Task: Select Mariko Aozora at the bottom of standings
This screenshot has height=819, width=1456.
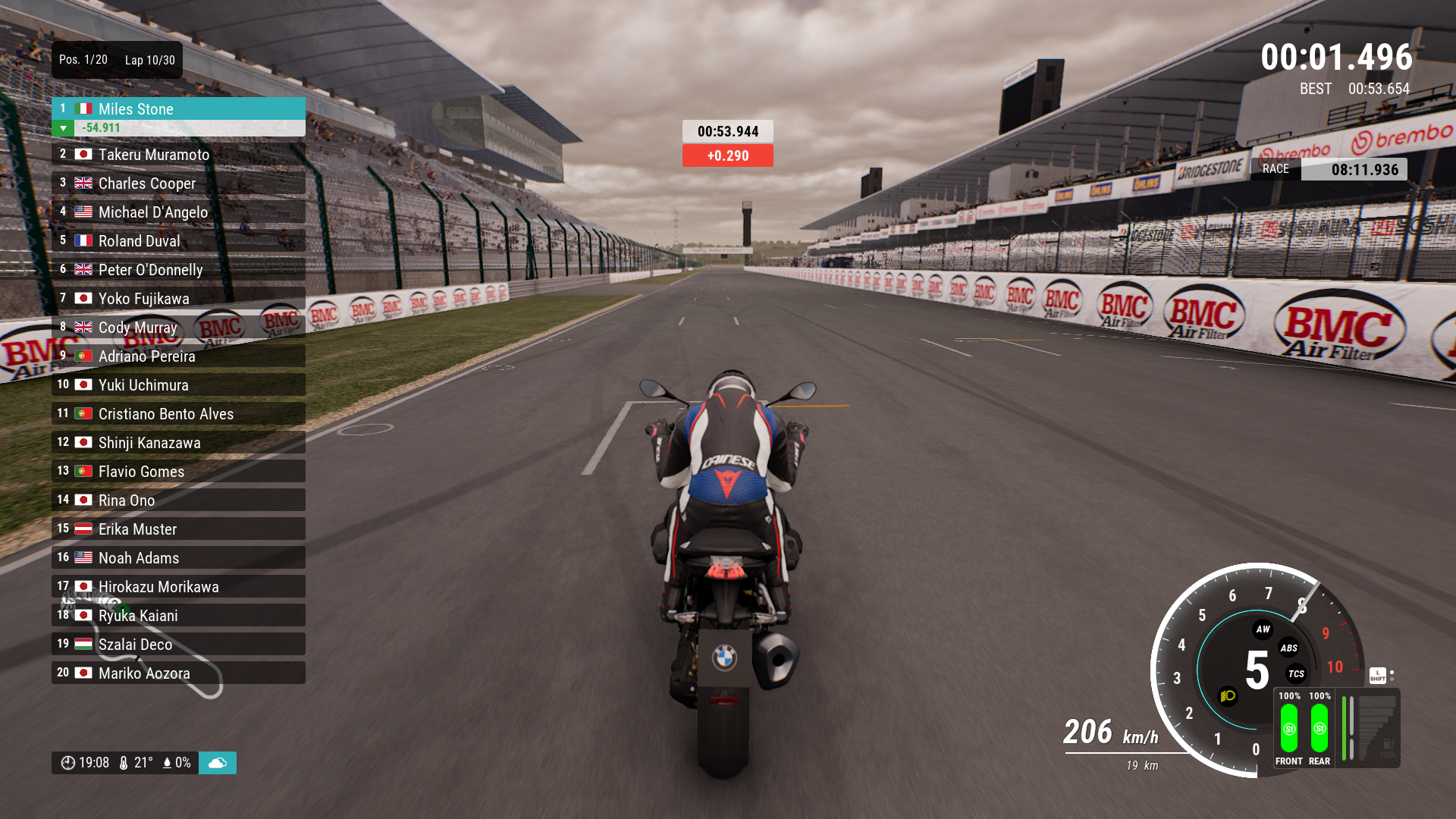Action: 178,673
